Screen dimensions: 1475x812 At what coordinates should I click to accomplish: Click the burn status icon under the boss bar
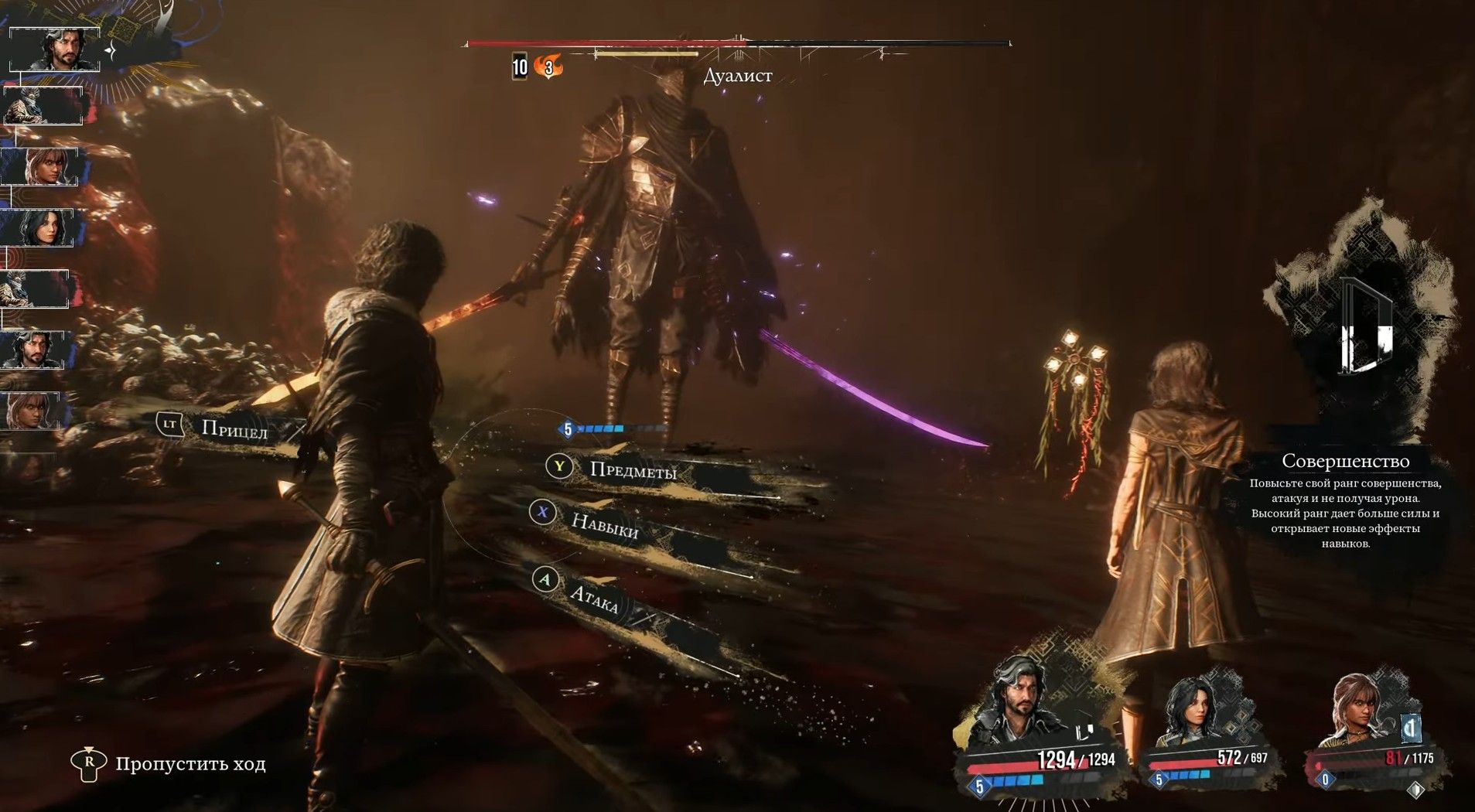pos(548,67)
